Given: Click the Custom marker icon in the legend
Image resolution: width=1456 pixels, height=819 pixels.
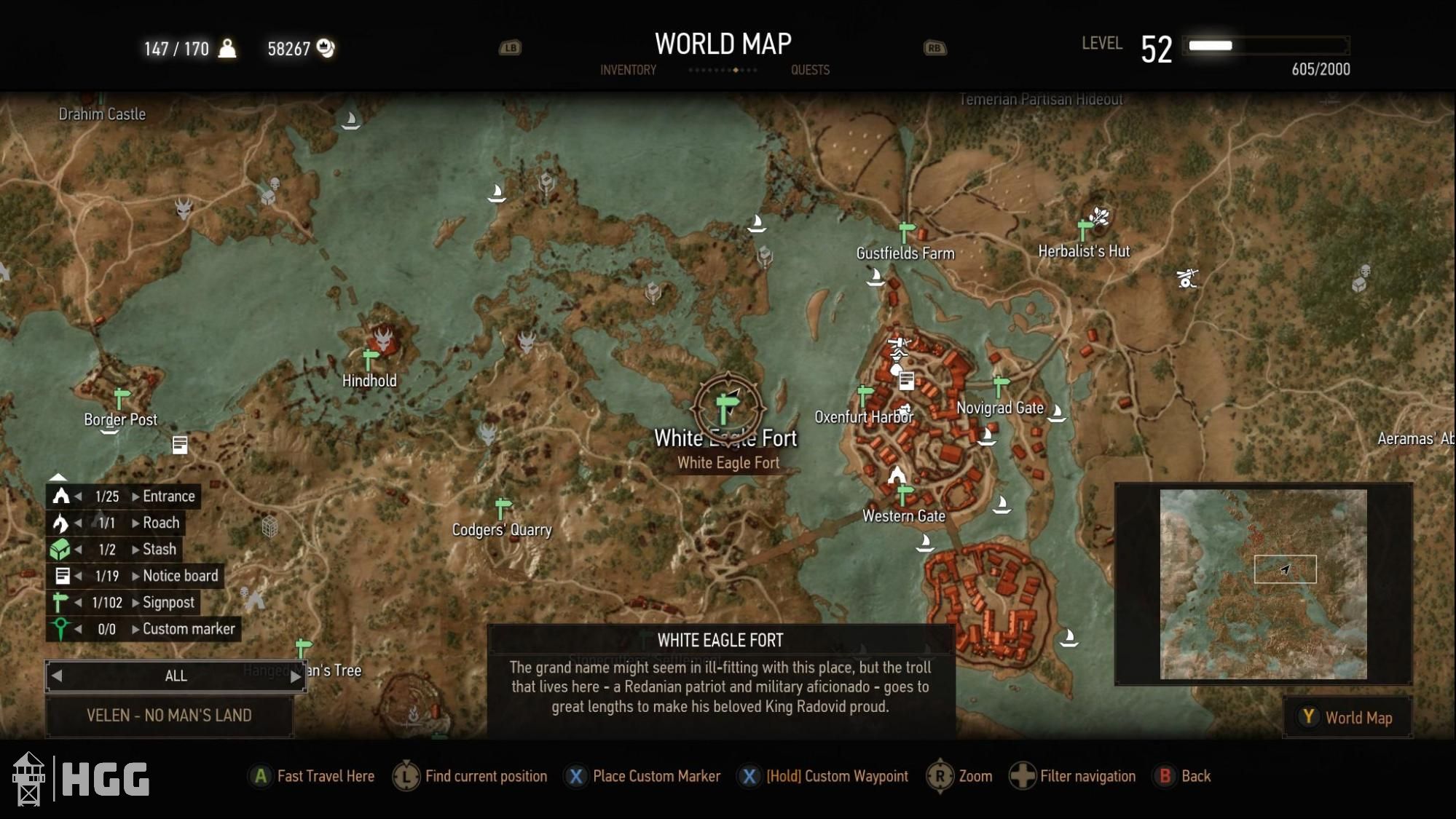Looking at the screenshot, I should click(61, 629).
